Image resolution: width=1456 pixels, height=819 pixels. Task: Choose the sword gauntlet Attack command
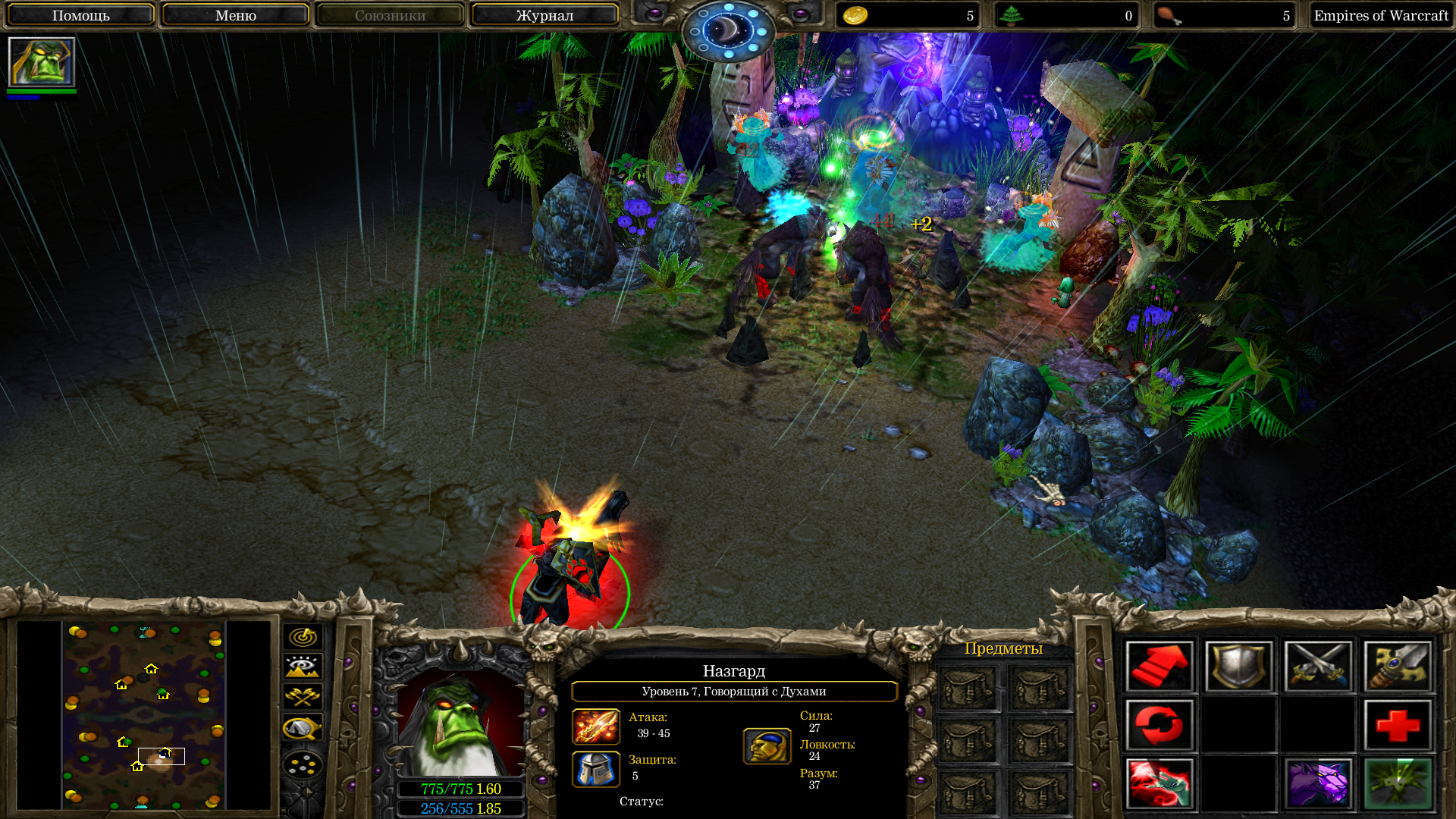click(x=1398, y=666)
